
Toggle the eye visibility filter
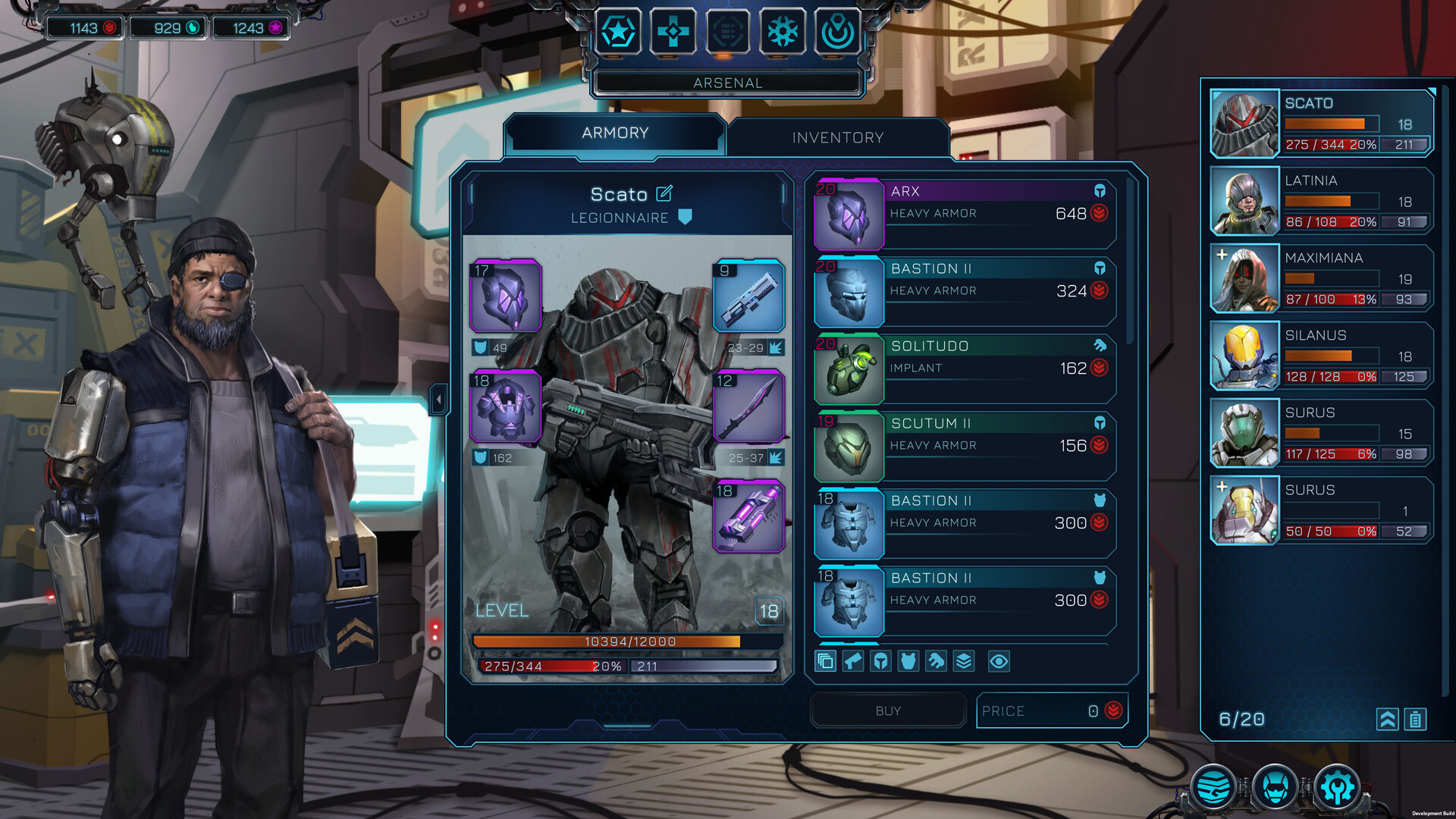point(999,661)
